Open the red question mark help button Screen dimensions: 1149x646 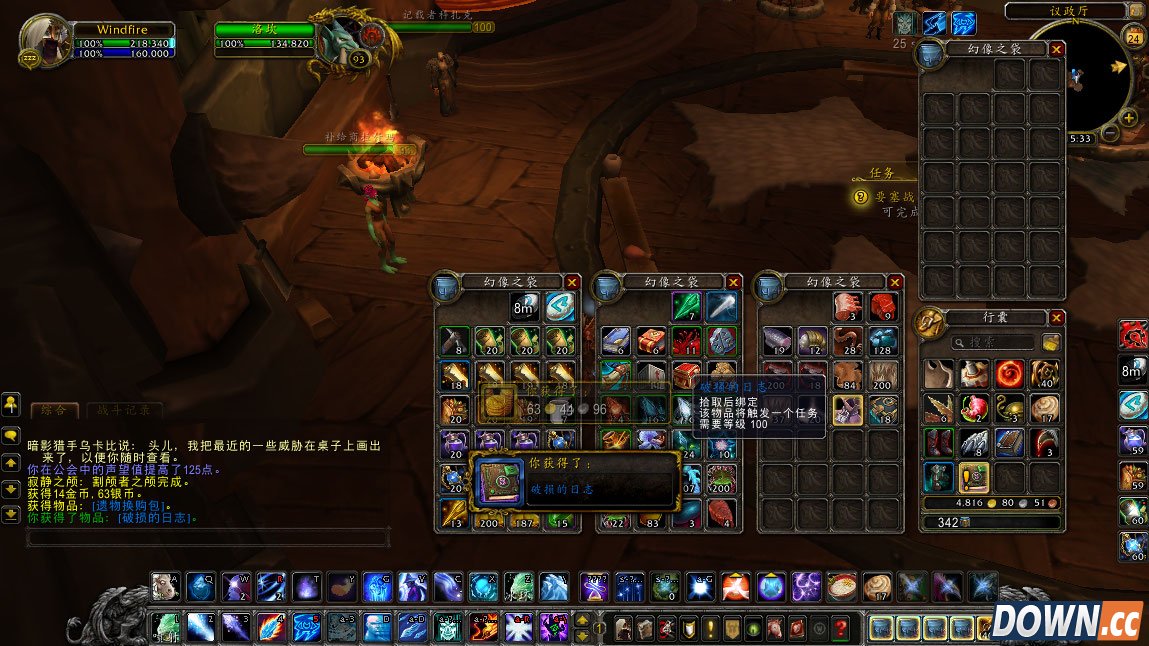coord(842,628)
